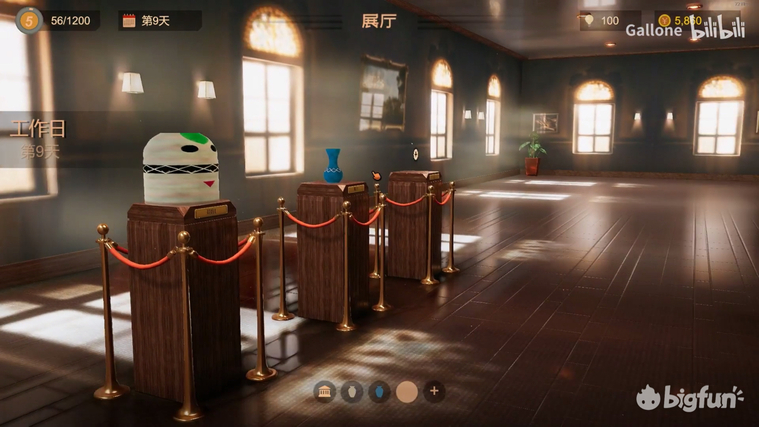
Task: Open the museum building icon
Action: 324,391
